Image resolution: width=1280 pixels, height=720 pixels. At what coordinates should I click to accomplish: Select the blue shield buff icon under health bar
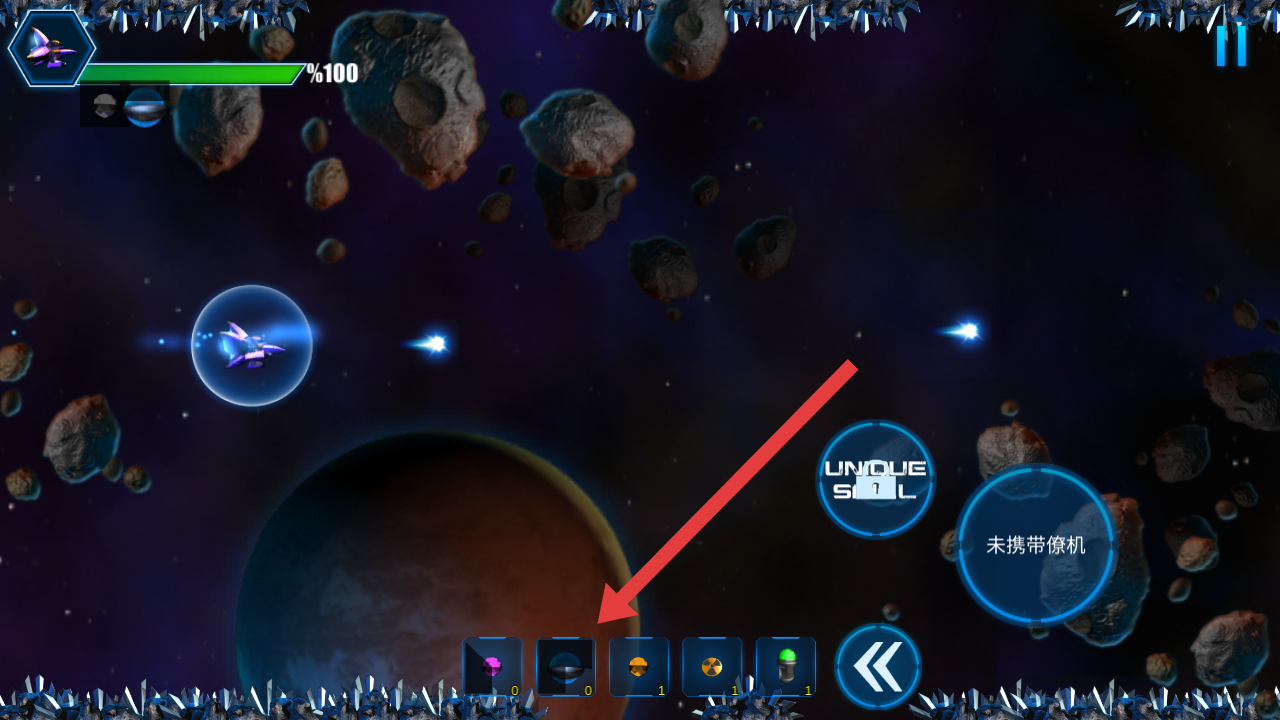pos(146,106)
